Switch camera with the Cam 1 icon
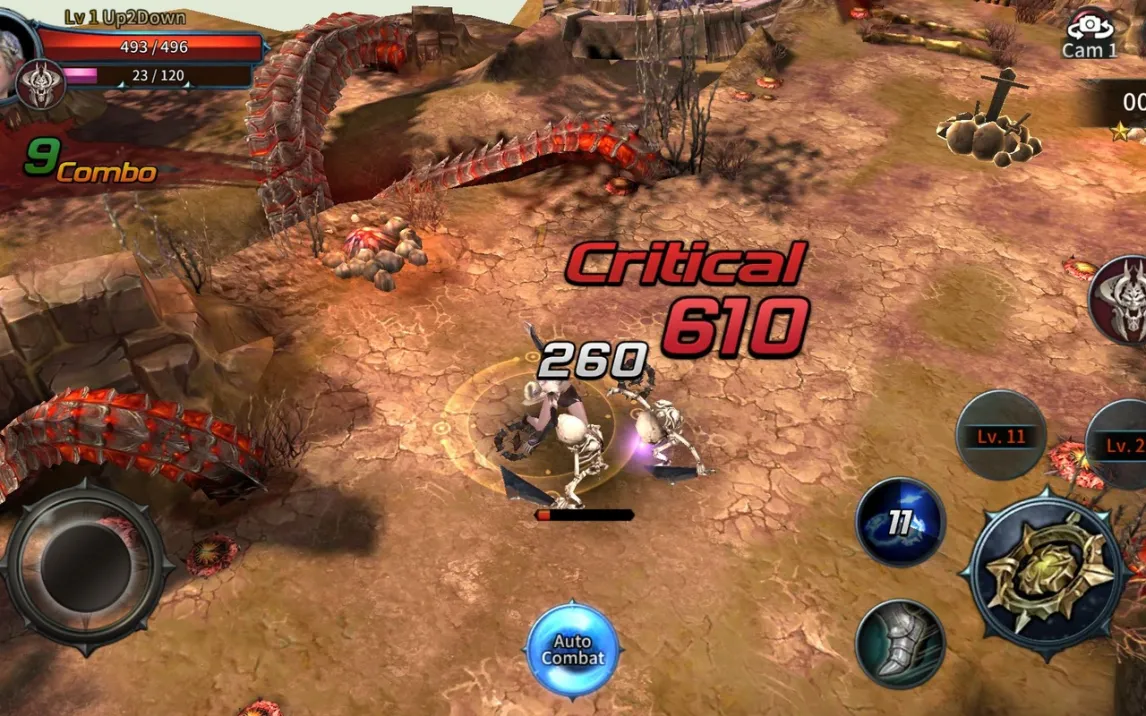1146x716 pixels. click(1090, 35)
